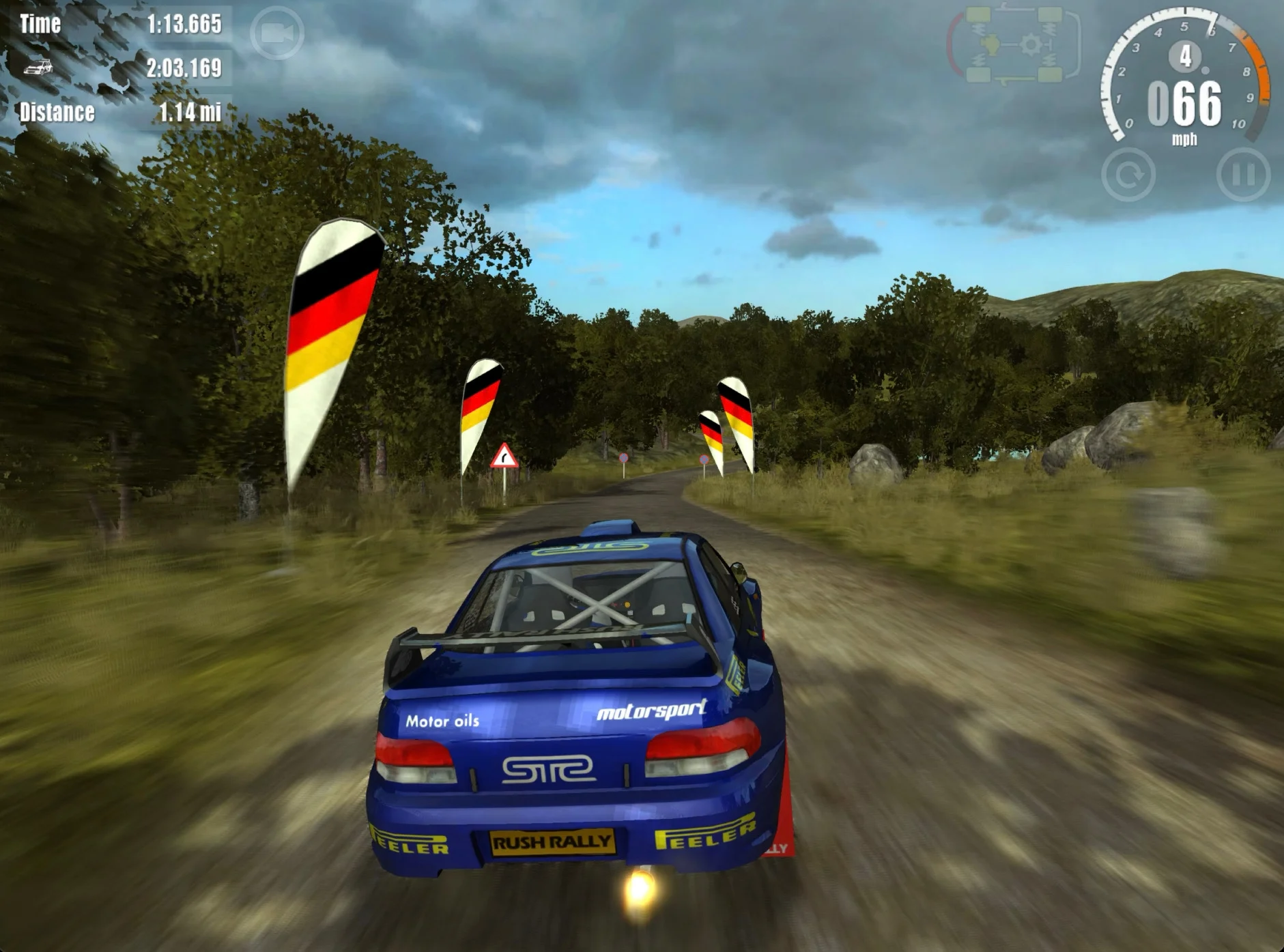Select the rear-right tyre block in the damage view
The width and height of the screenshot is (1284, 952).
[1050, 76]
